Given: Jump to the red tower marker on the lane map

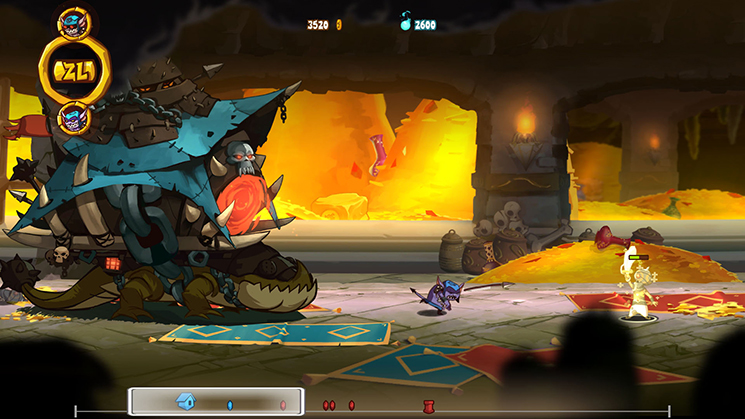Looking at the screenshot, I should click(428, 405).
